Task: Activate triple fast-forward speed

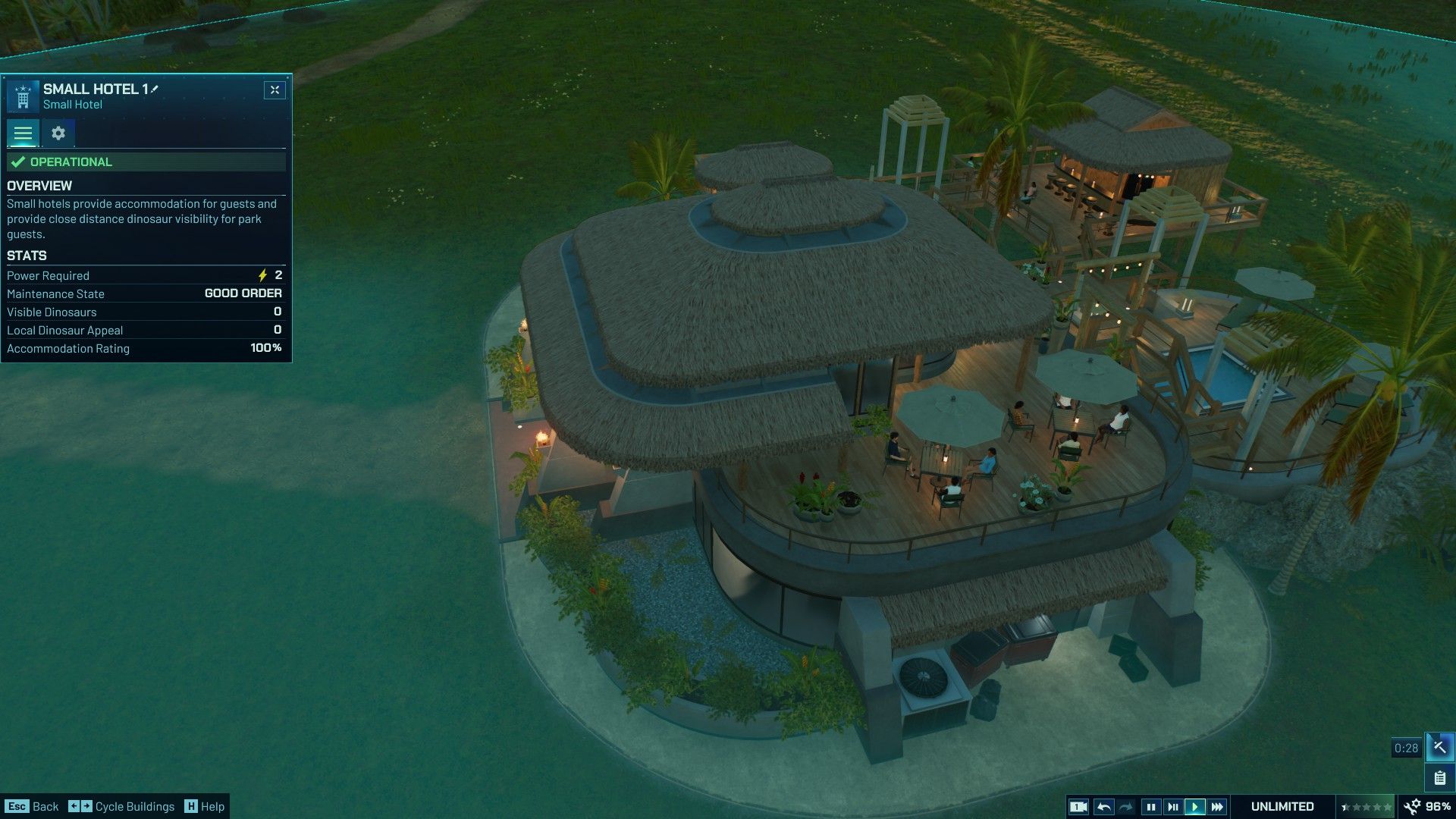Action: [x=1217, y=807]
